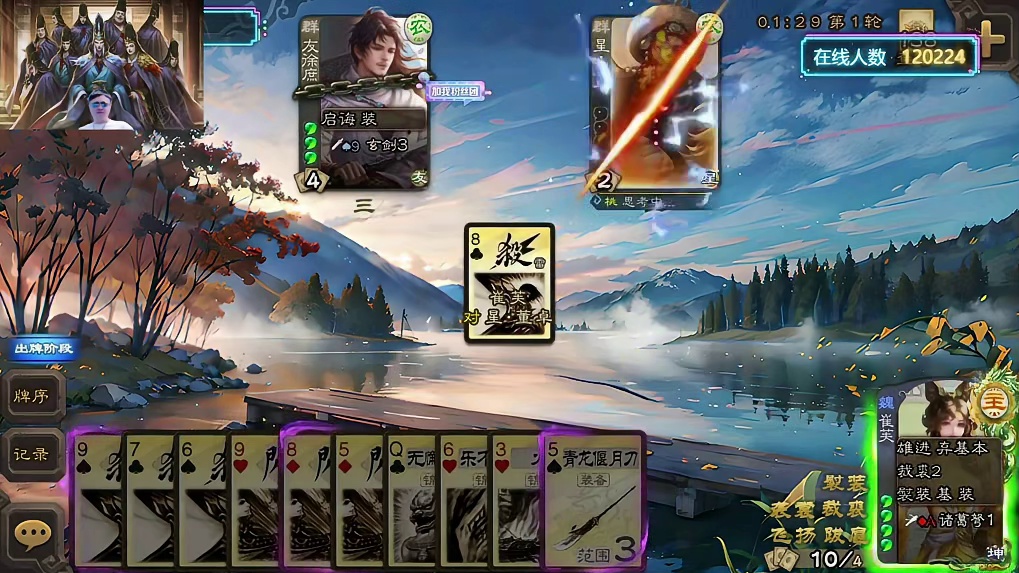
Task: Click the 加我粉丝团 fan group bubble
Action: (456, 91)
